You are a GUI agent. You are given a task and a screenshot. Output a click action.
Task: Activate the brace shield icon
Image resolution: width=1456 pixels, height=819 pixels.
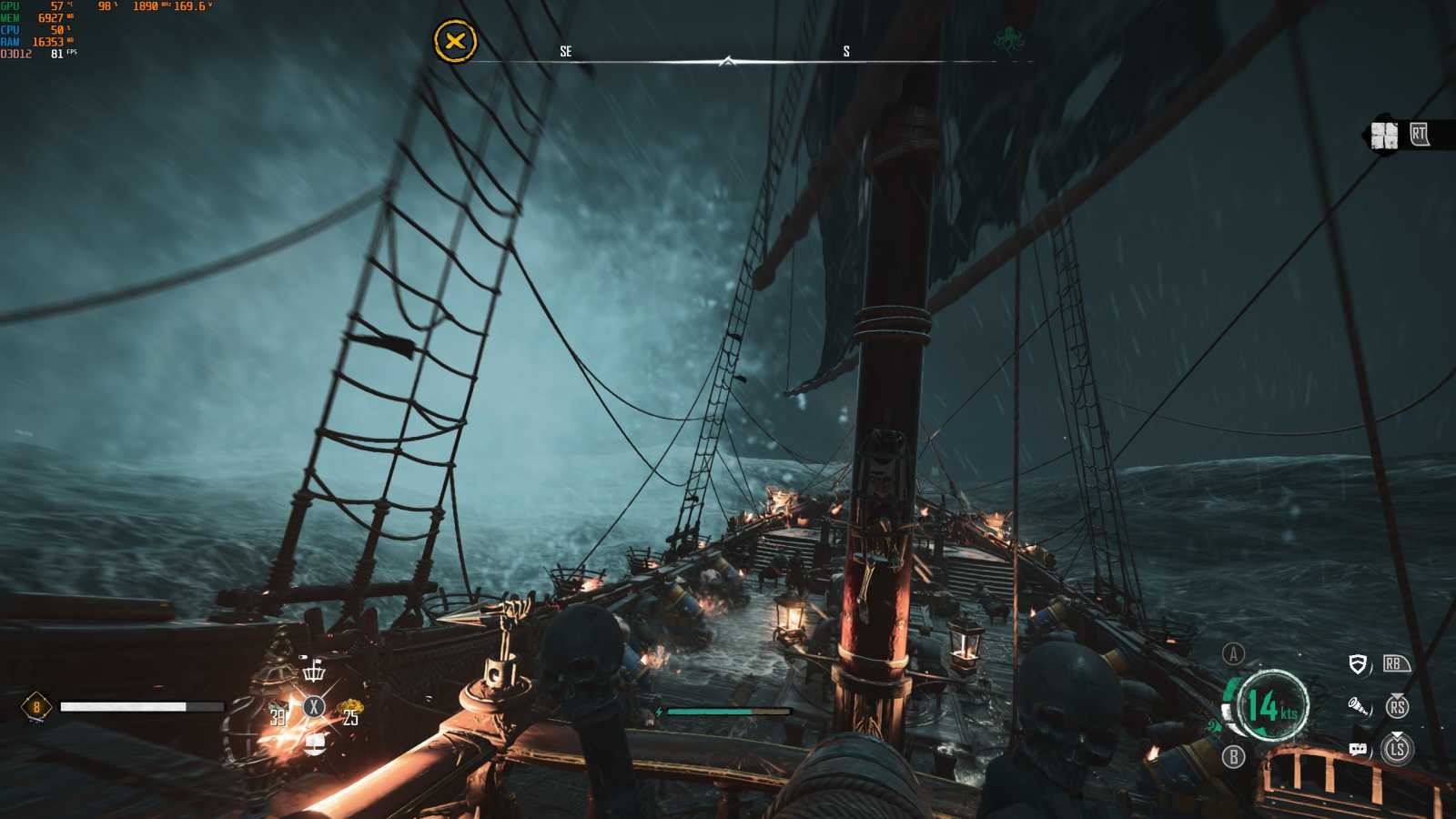click(1358, 664)
